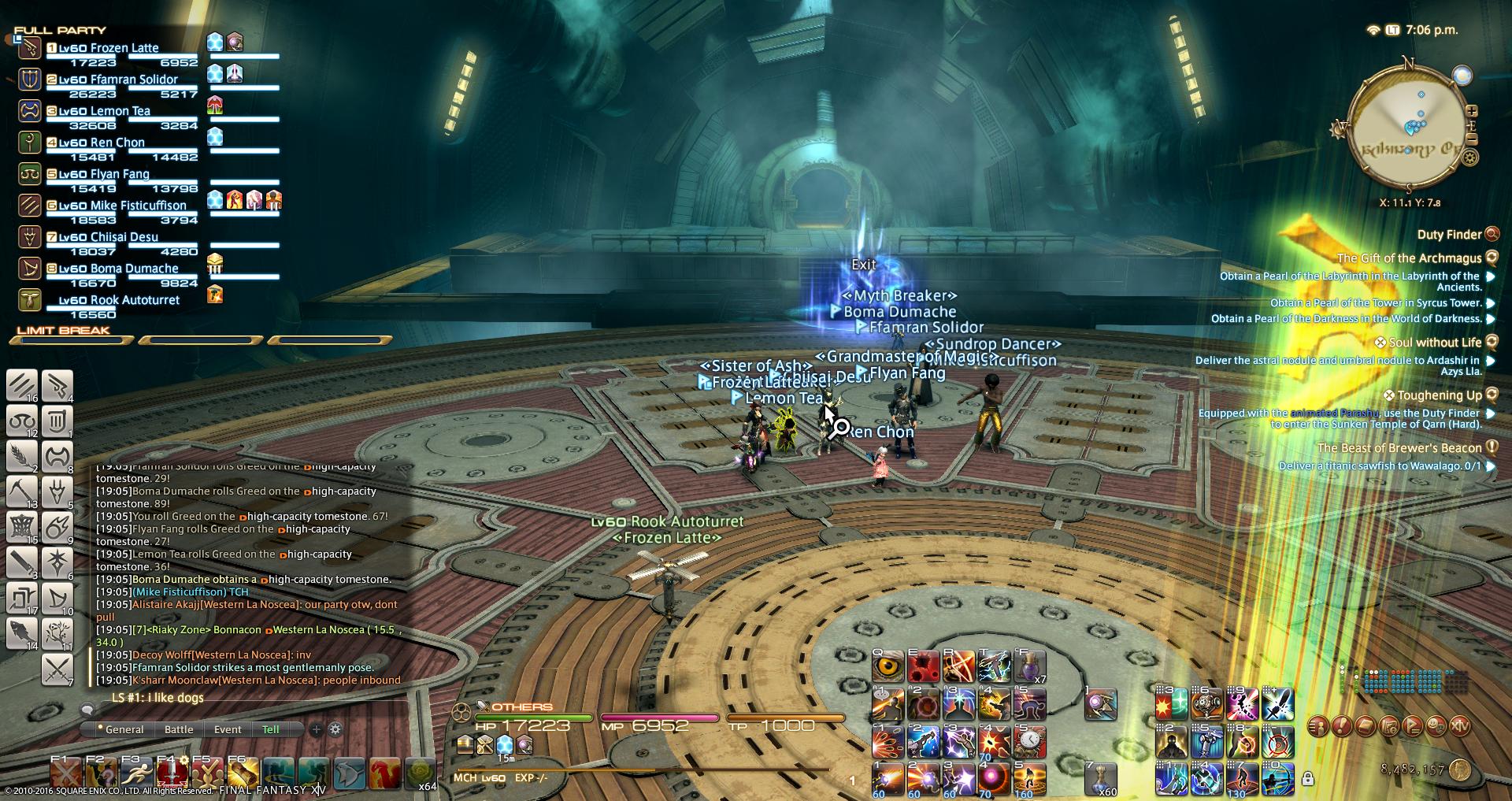Use the purple potion with x7 stack
Screen dimensions: 1512x801
1028,666
